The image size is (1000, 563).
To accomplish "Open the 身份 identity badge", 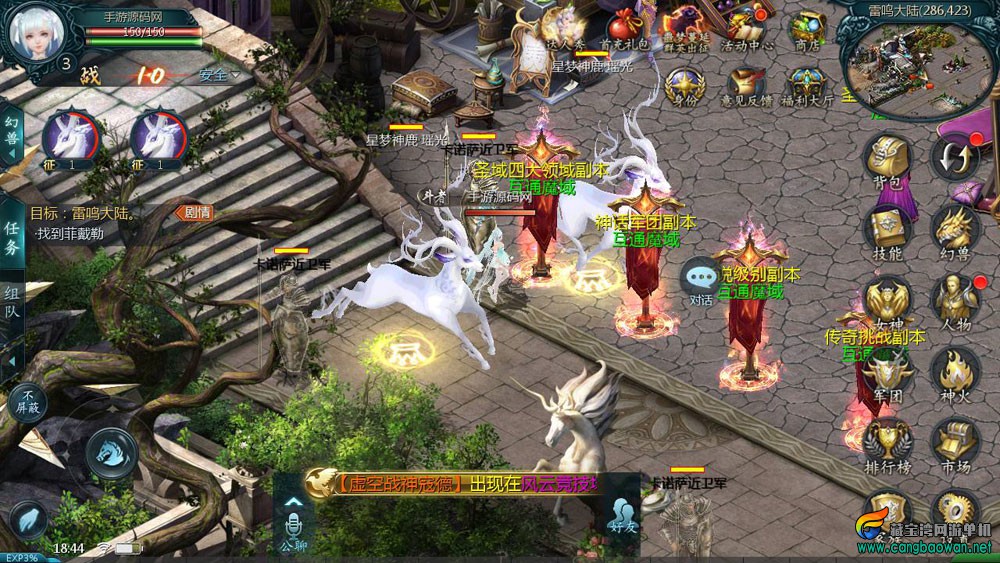I will [684, 86].
